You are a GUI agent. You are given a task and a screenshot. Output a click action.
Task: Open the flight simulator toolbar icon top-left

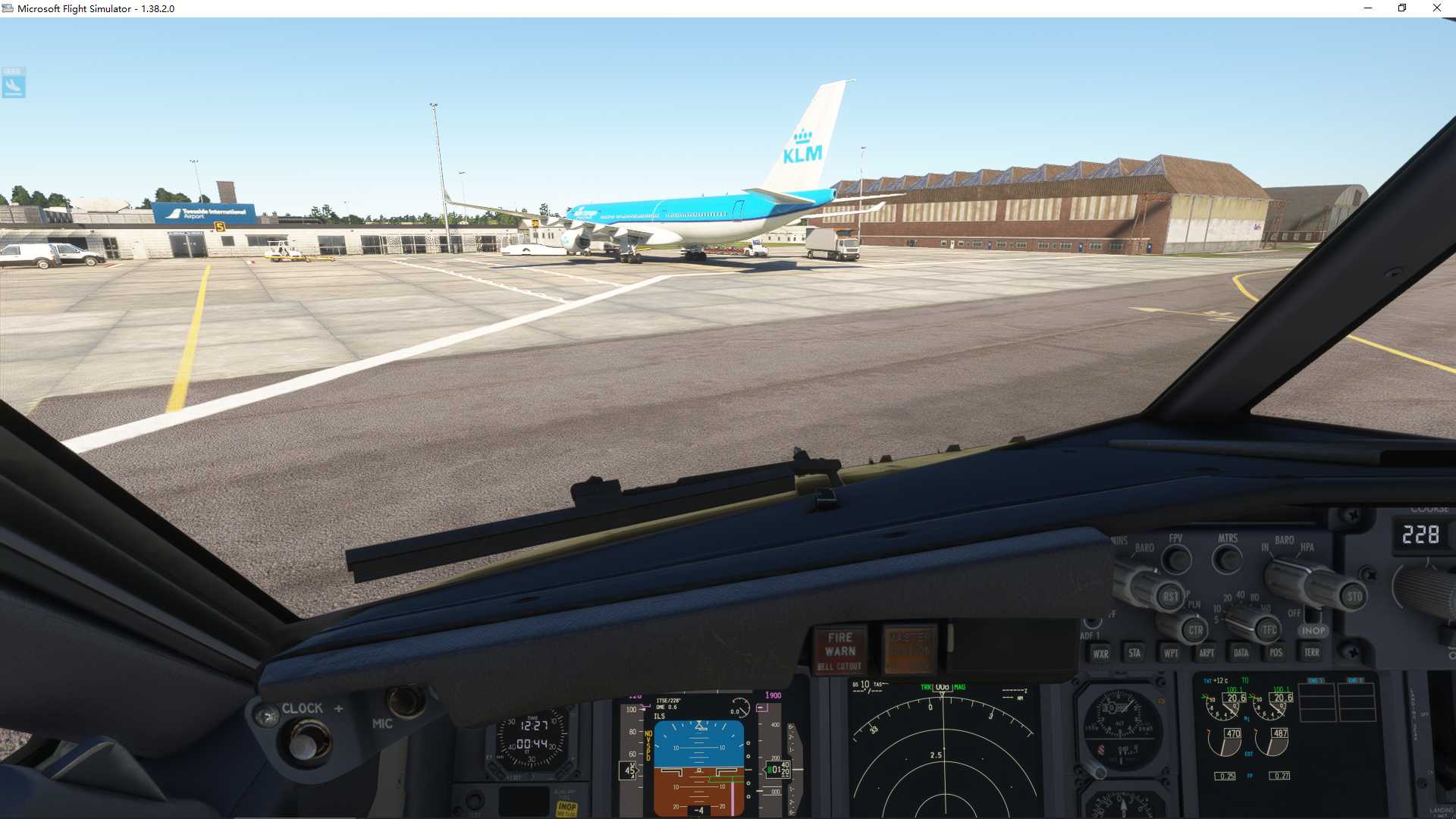point(14,83)
